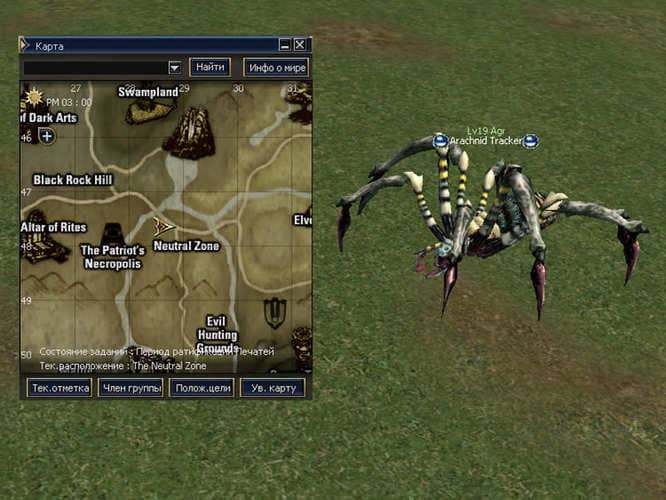The height and width of the screenshot is (500, 666).
Task: Select Black Rock Hill on the map
Action: pos(73,180)
